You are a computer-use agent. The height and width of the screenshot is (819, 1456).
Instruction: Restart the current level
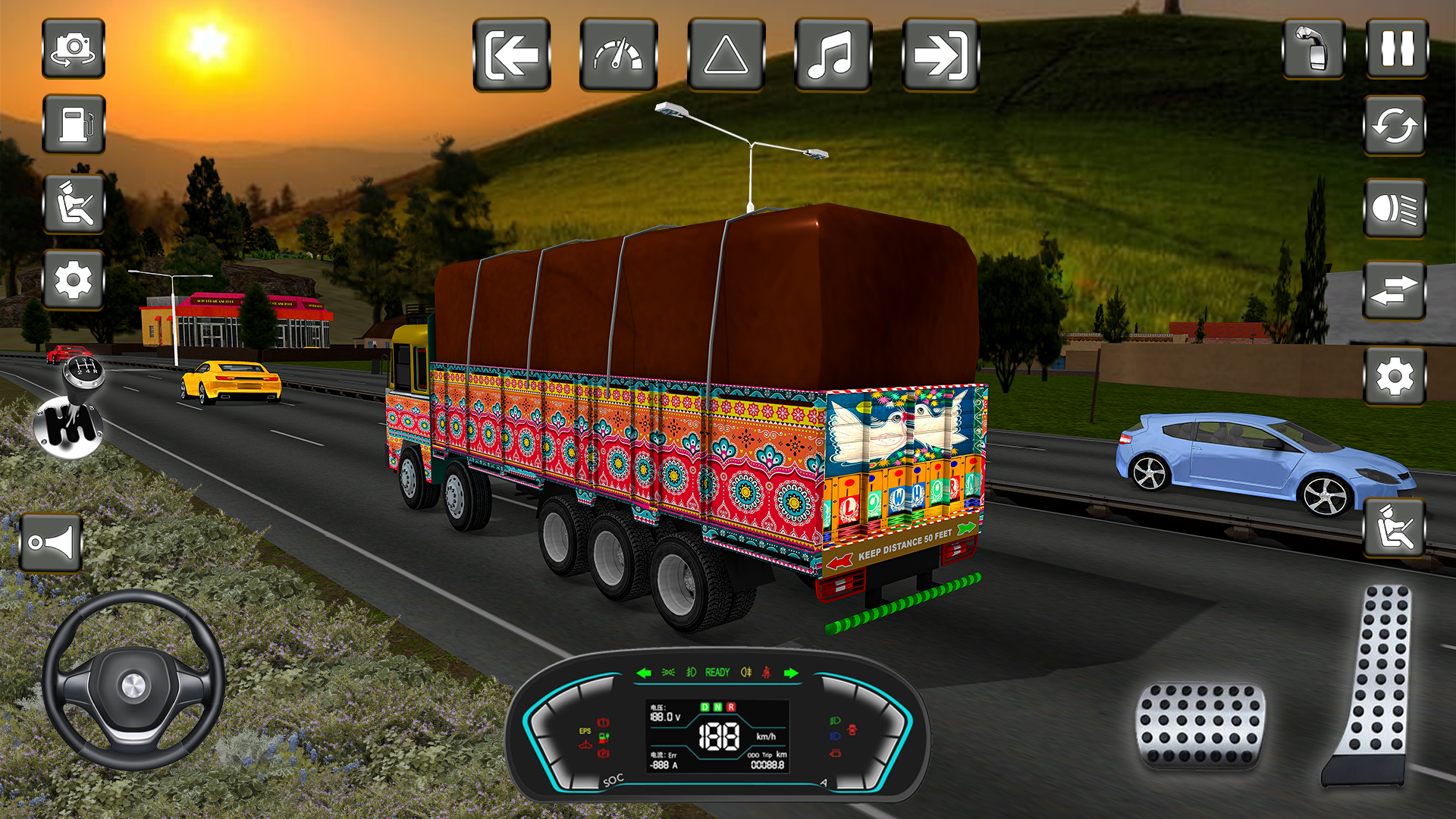click(1395, 127)
